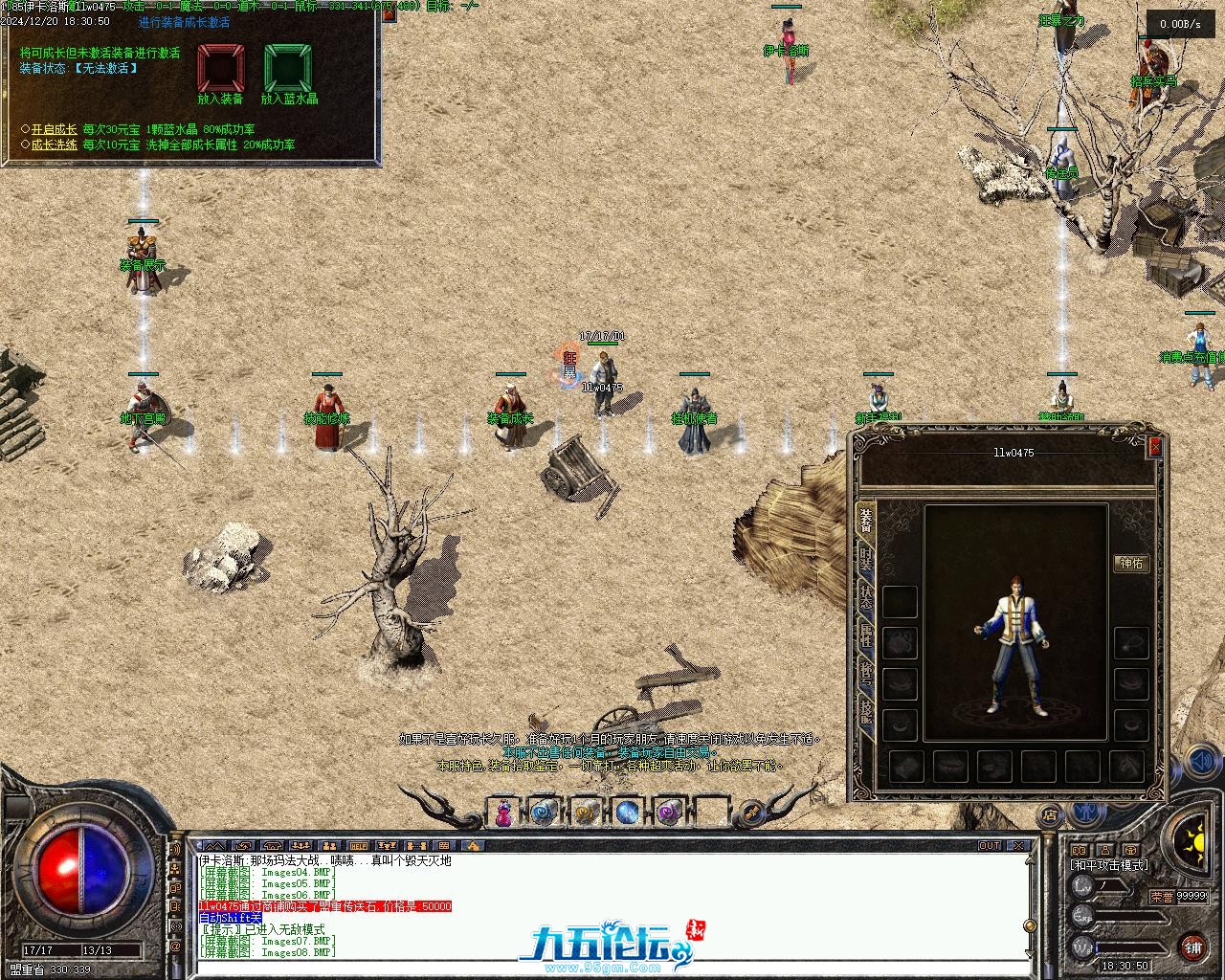Click the 0.00B/s network speed overlay
The height and width of the screenshot is (980, 1225).
click(1179, 24)
